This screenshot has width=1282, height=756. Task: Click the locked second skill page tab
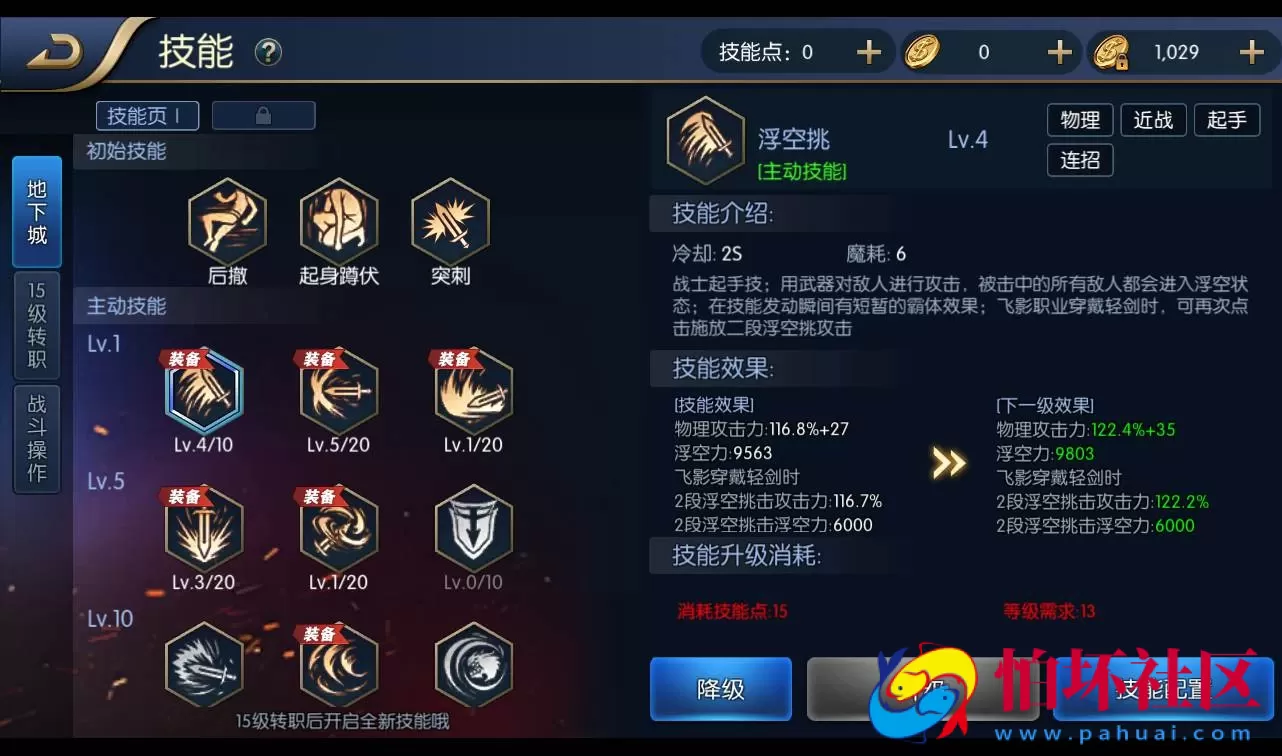pos(263,115)
